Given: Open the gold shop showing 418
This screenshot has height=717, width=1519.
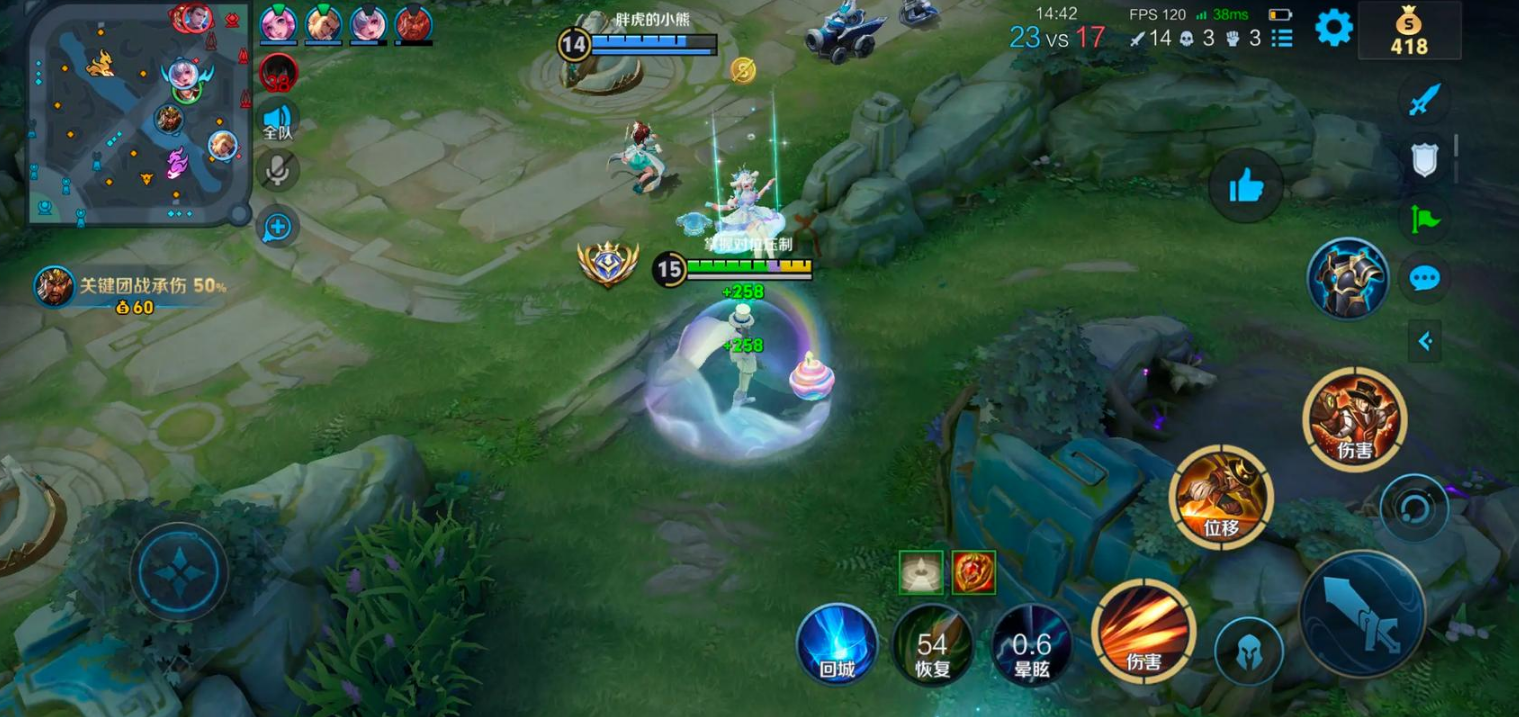Looking at the screenshot, I should [x=1408, y=31].
